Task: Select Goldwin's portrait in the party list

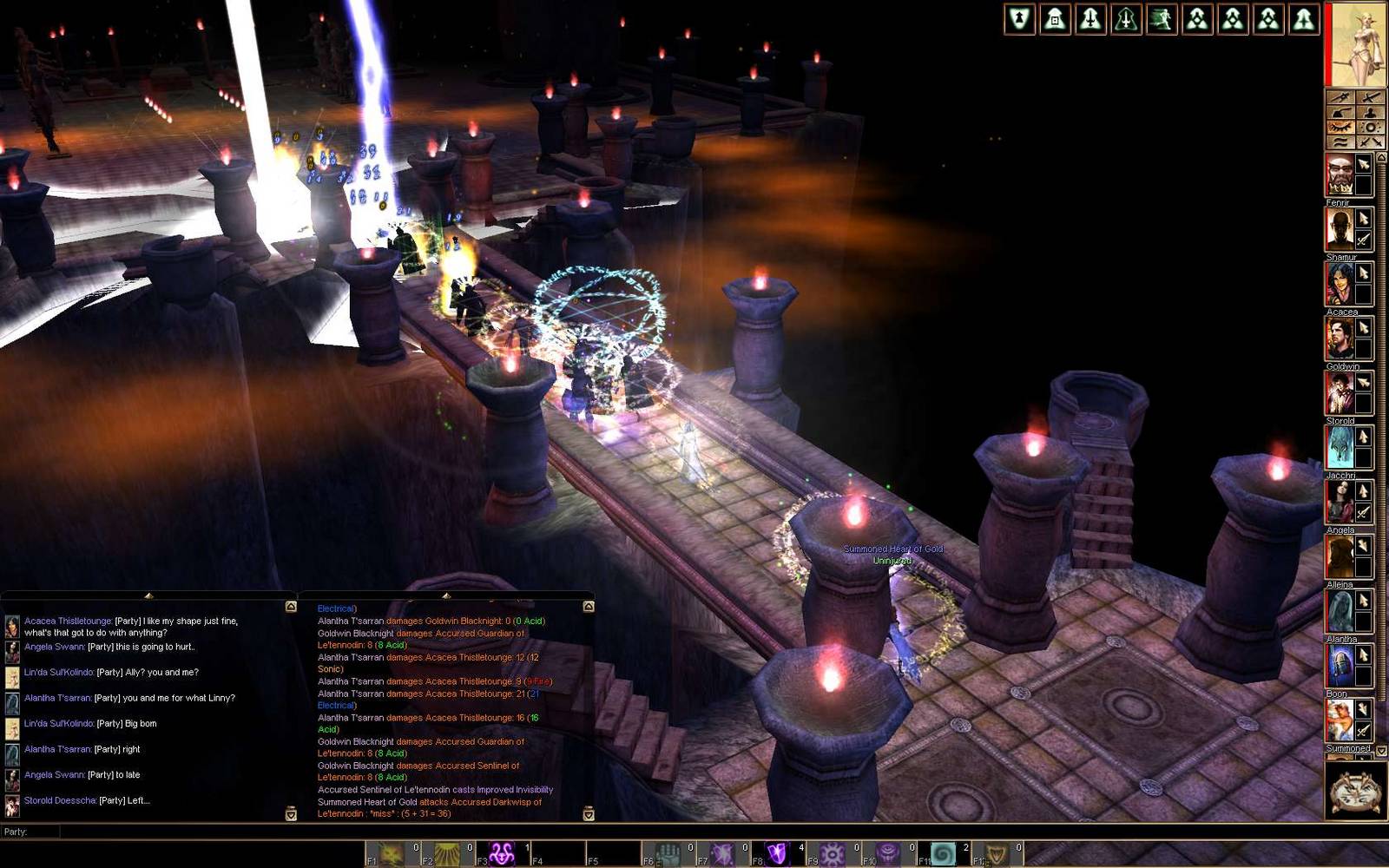Action: point(1339,391)
